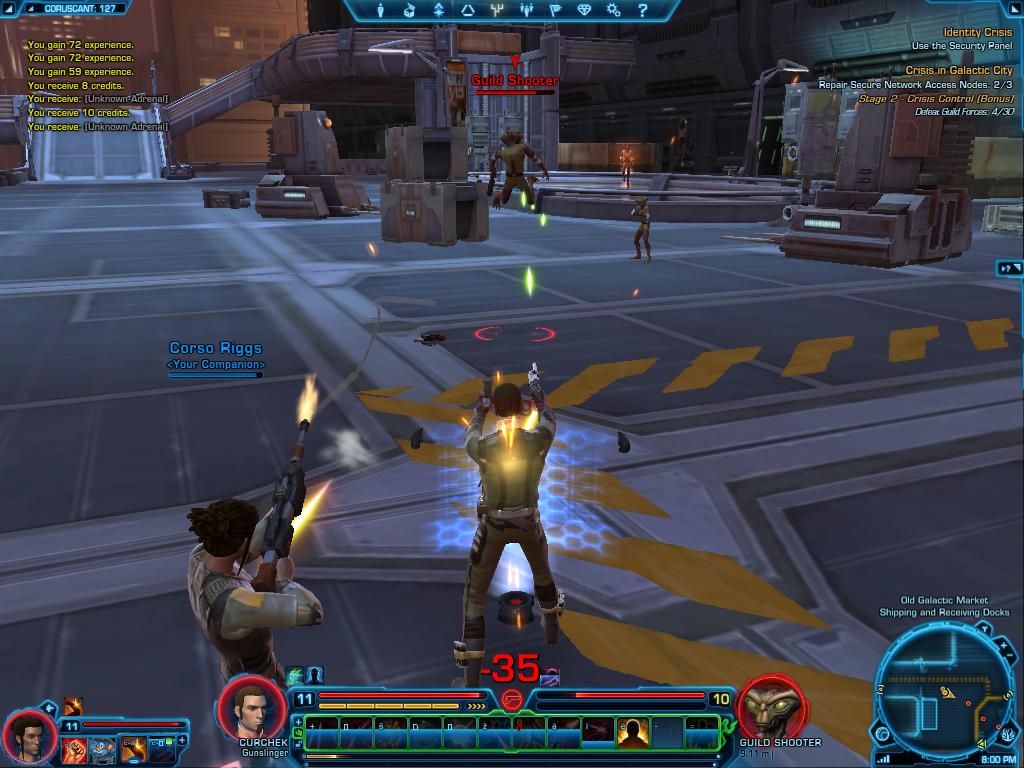Open the guild flag menu icon
Image resolution: width=1024 pixels, height=768 pixels.
coord(555,11)
